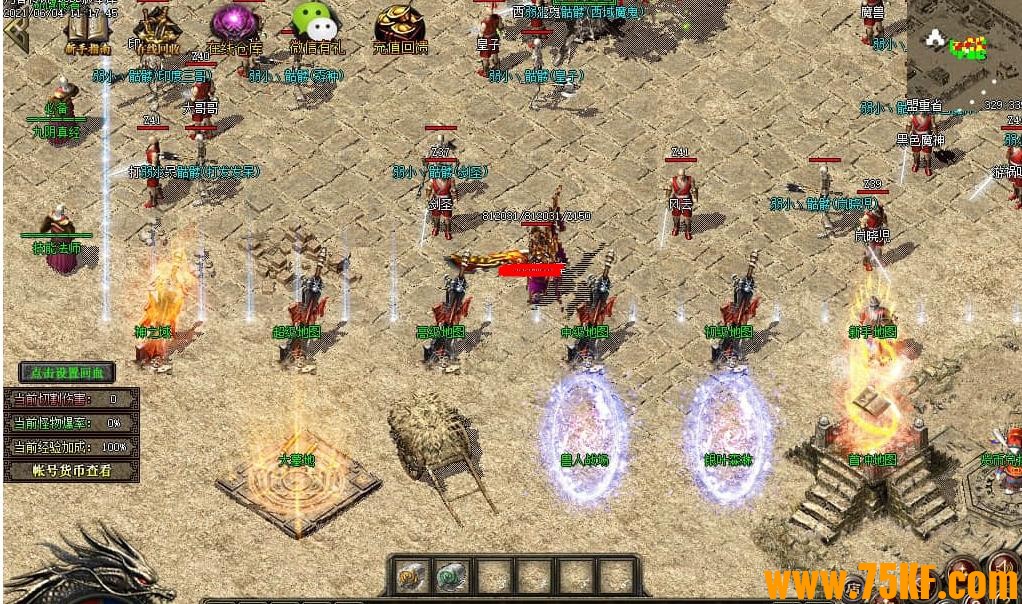This screenshot has width=1022, height=604.
Task: Use the orange scroll in the hotbar
Action: coord(411,576)
